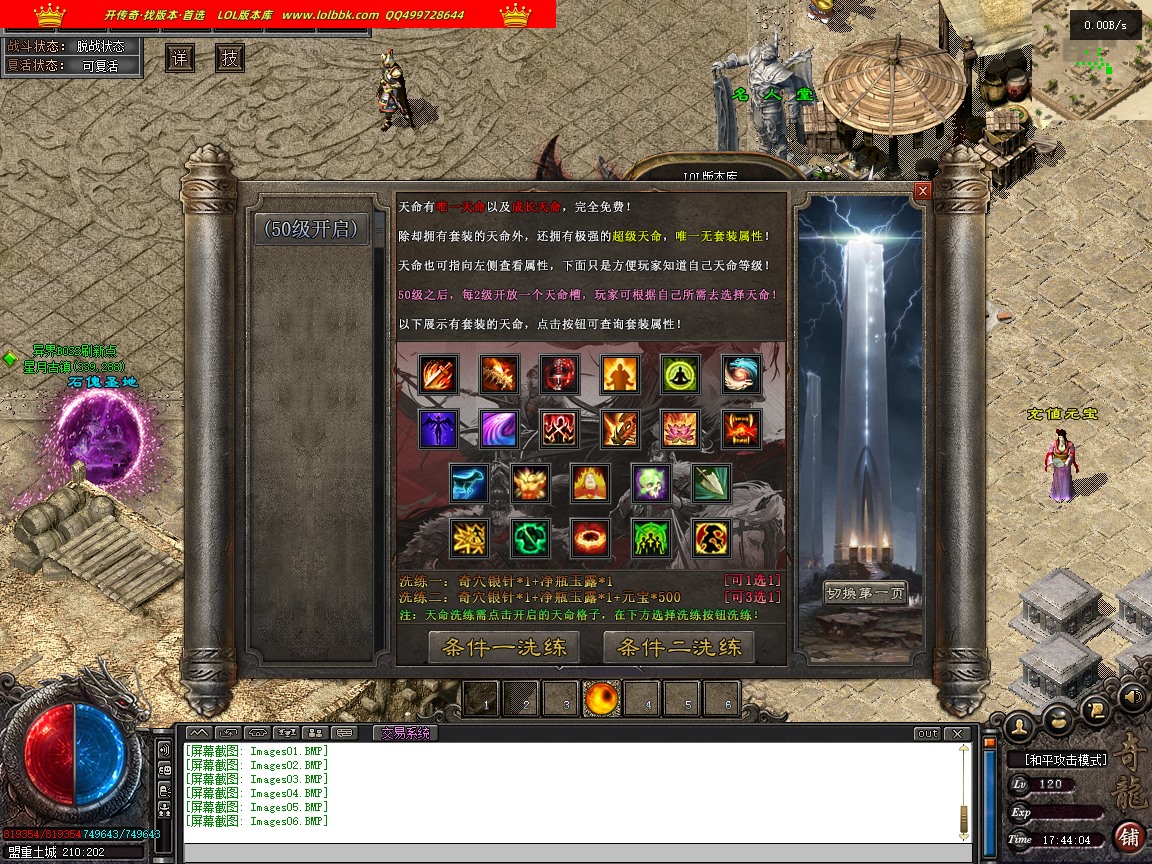Image resolution: width=1152 pixels, height=864 pixels.
Task: Select the glowing blue wolf destiny icon
Action: pyautogui.click(x=468, y=483)
